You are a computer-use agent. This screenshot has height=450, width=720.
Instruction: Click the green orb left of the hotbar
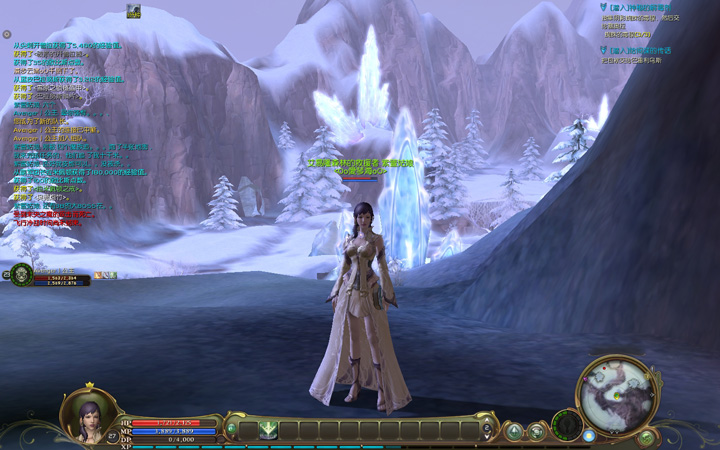tap(232, 430)
